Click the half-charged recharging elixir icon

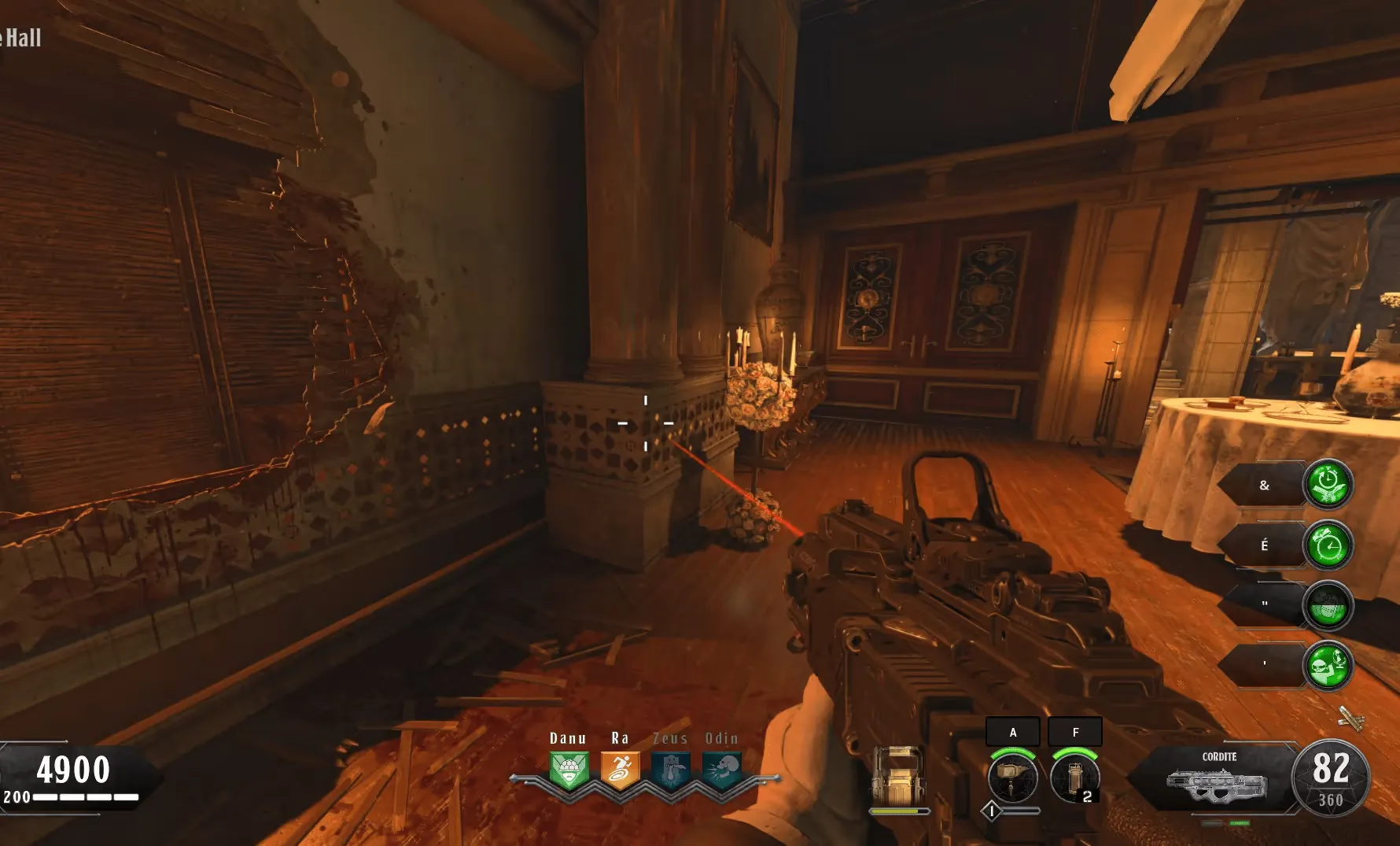(1328, 605)
